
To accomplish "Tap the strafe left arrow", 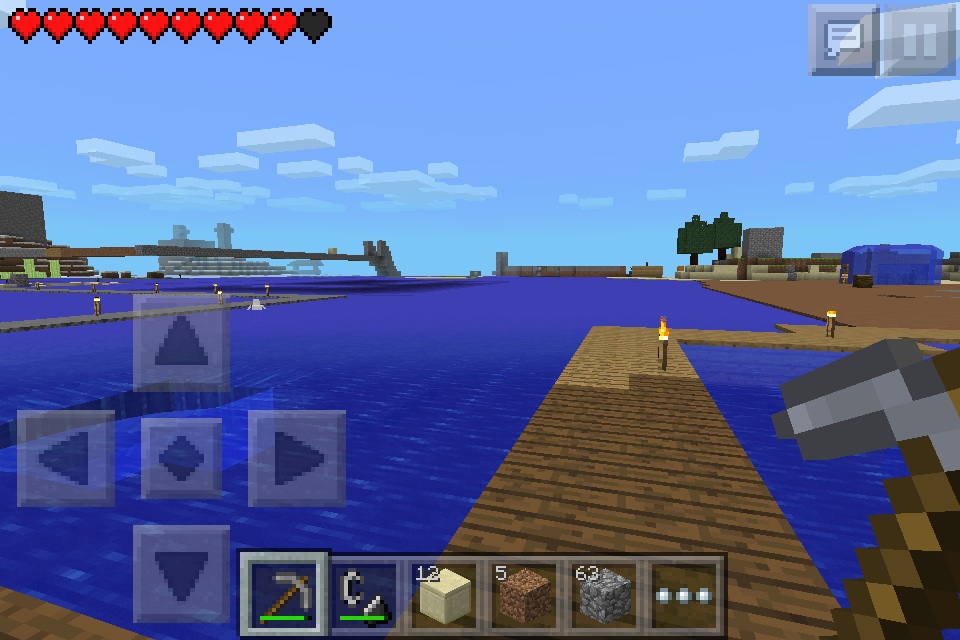I will (65, 458).
